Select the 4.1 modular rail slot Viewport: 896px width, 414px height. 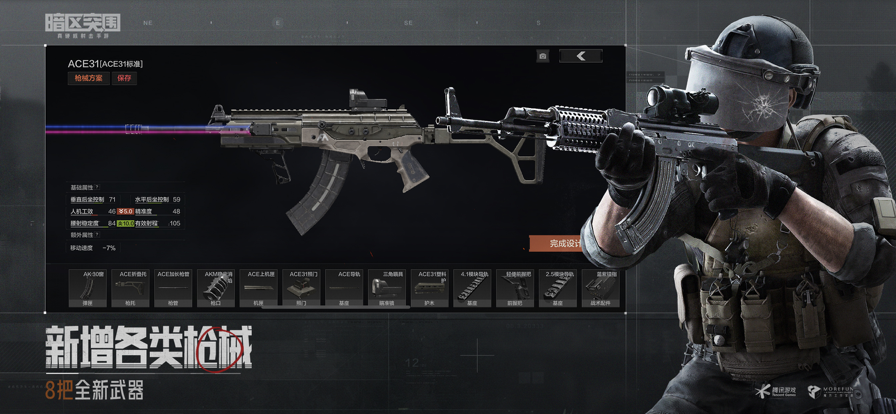point(472,287)
